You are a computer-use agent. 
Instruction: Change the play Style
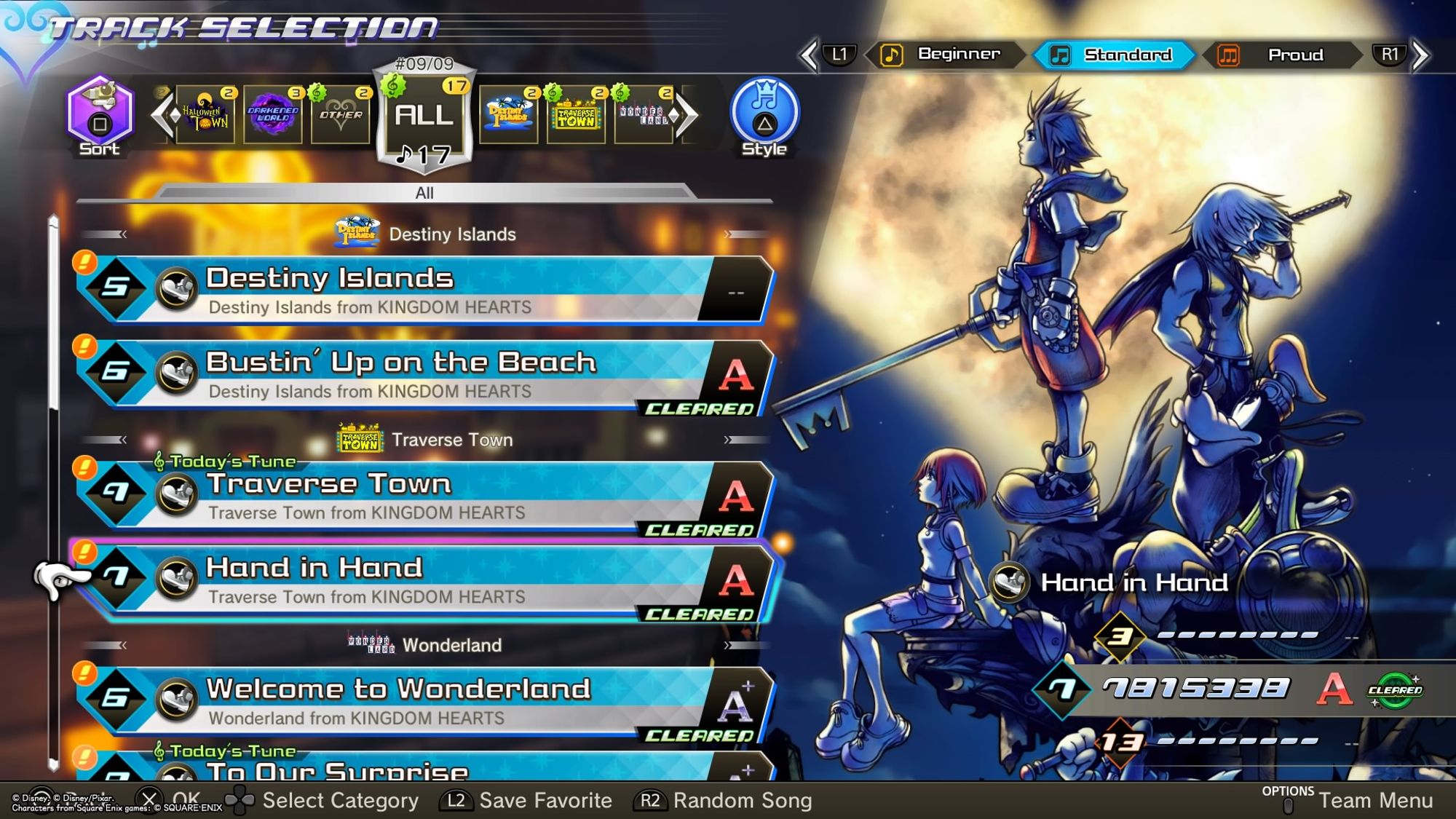(x=764, y=116)
